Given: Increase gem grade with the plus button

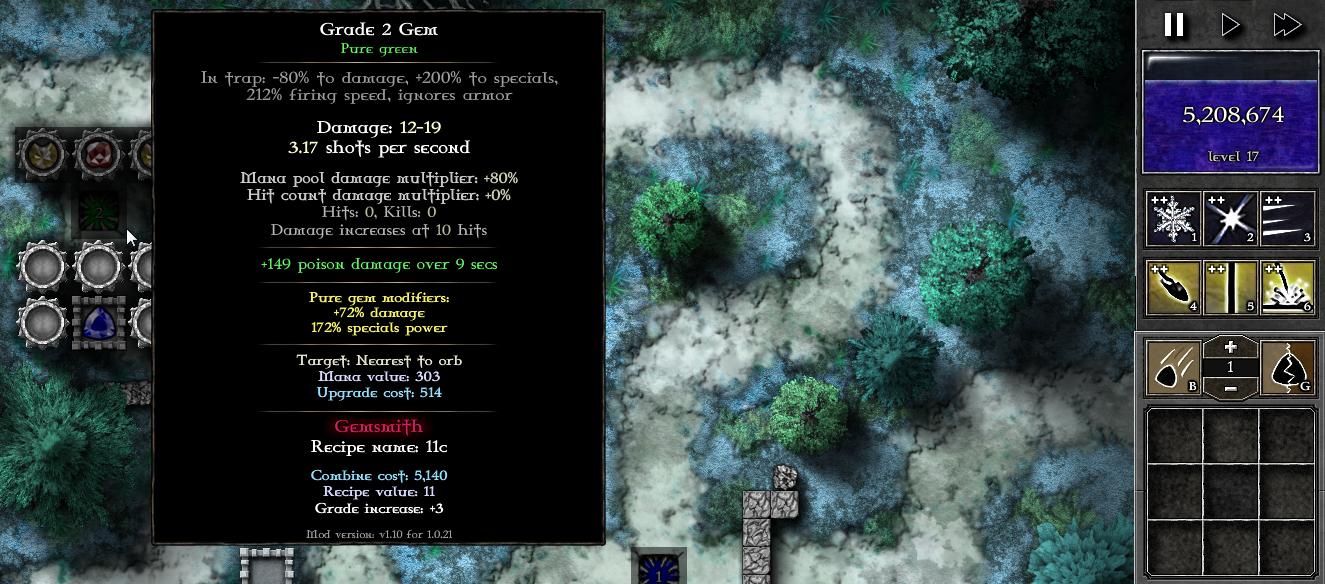Looking at the screenshot, I should (1230, 347).
